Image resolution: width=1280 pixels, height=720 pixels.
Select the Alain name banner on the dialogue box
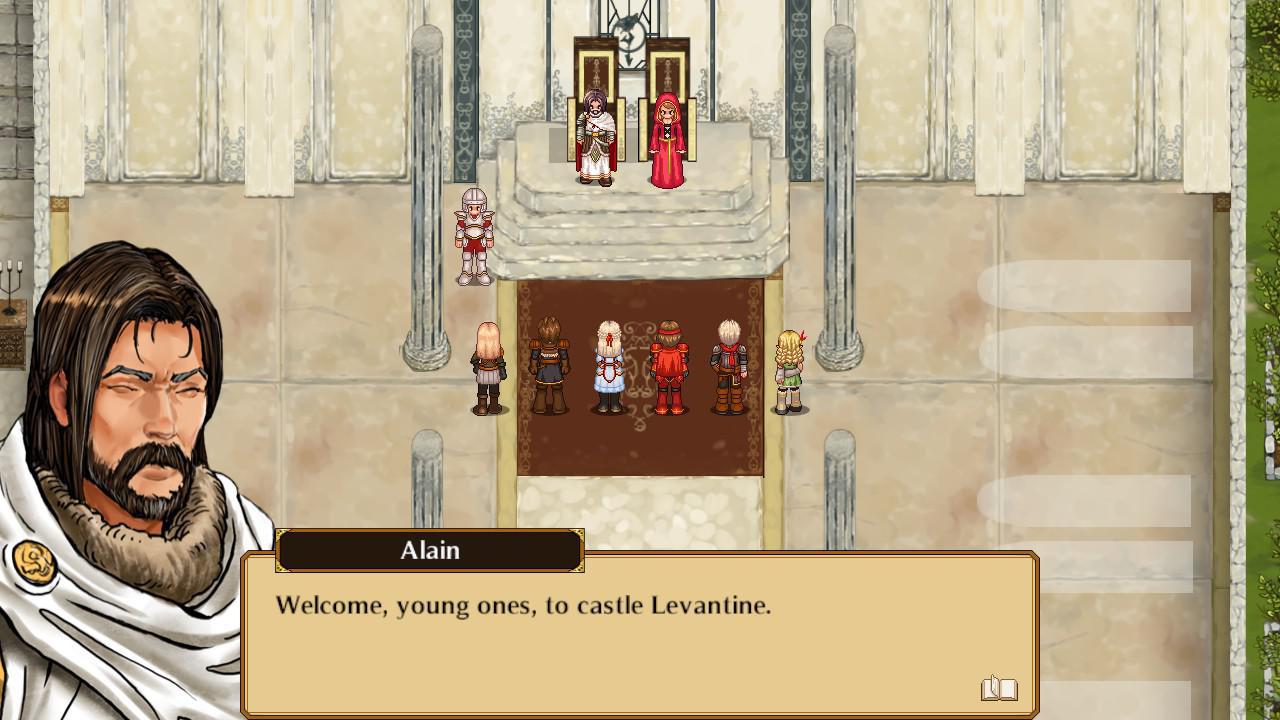click(430, 550)
